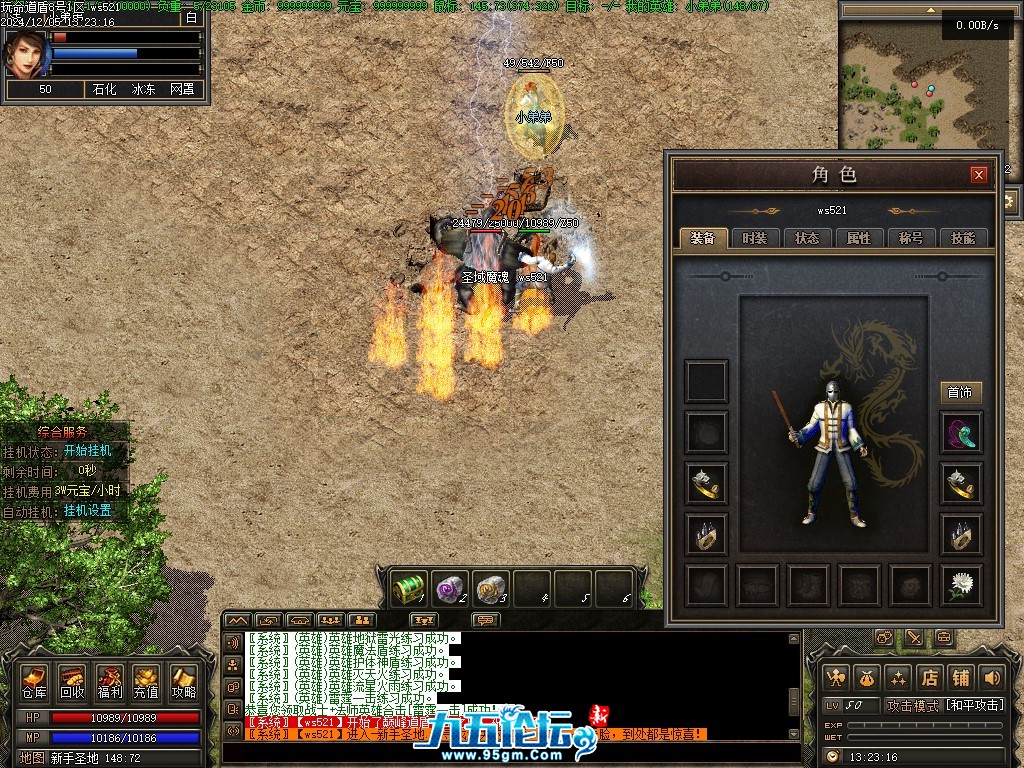1024x768 pixels.
Task: Open the 充值 recharge menu
Action: pos(146,682)
